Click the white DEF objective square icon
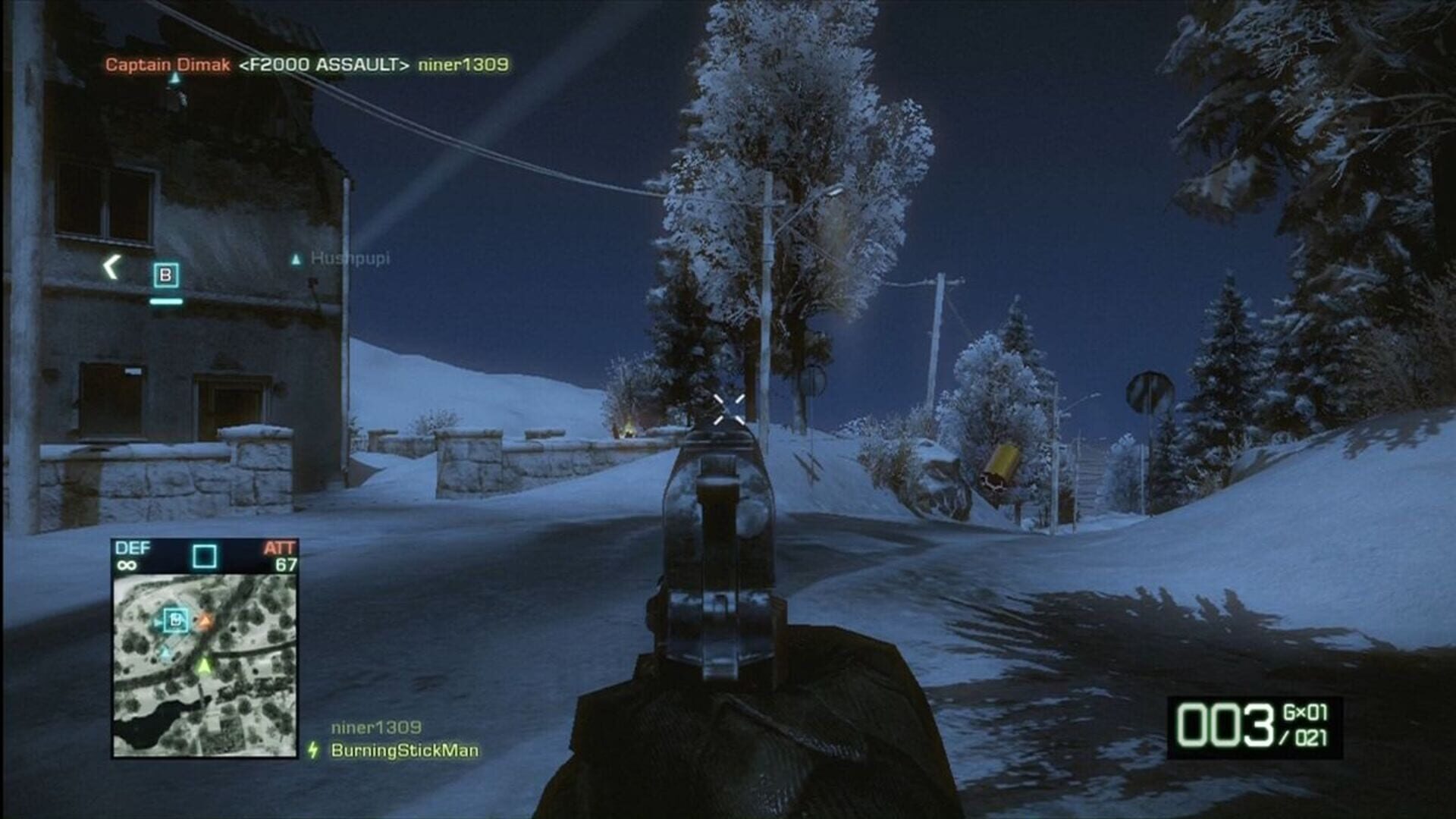The height and width of the screenshot is (819, 1456). click(203, 557)
